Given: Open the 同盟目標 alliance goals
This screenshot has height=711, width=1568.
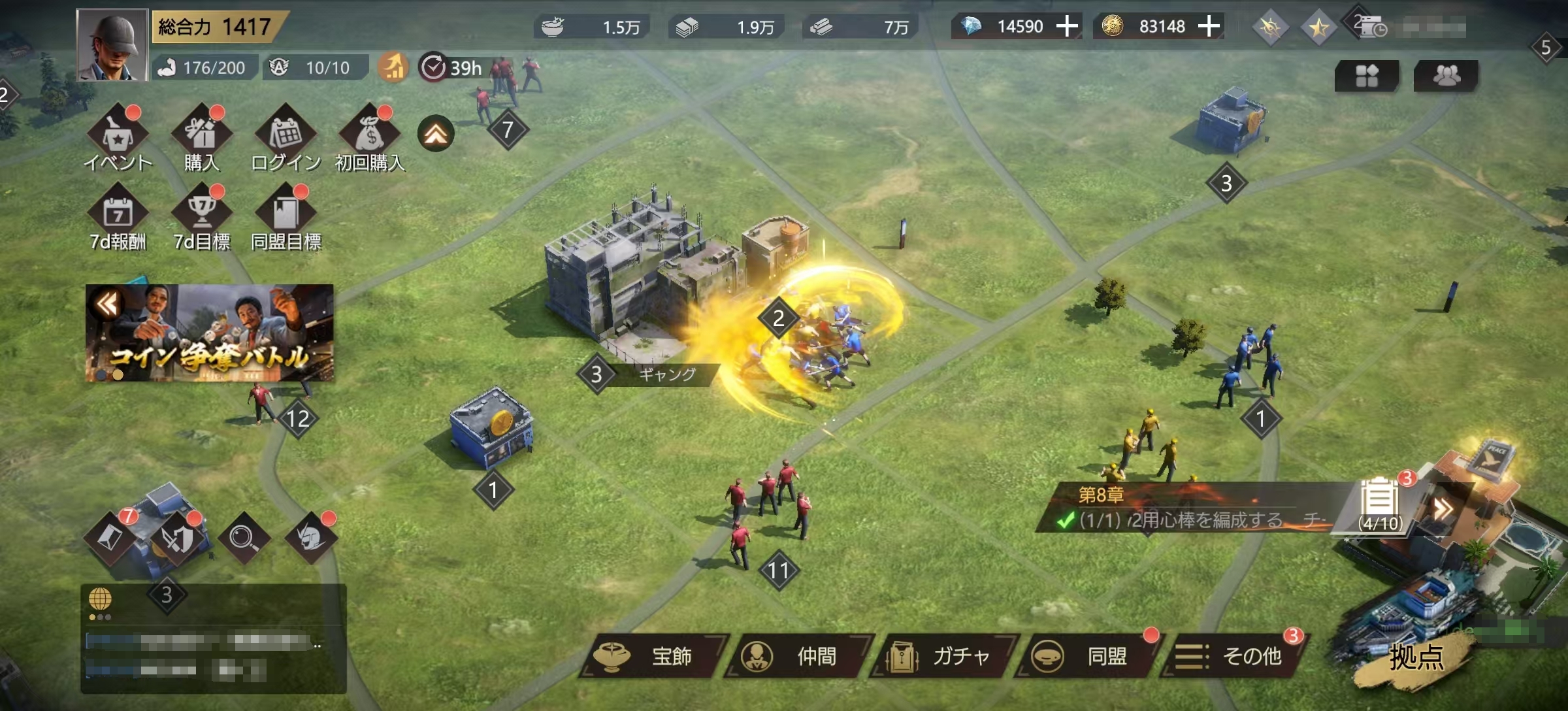Looking at the screenshot, I should tap(286, 216).
